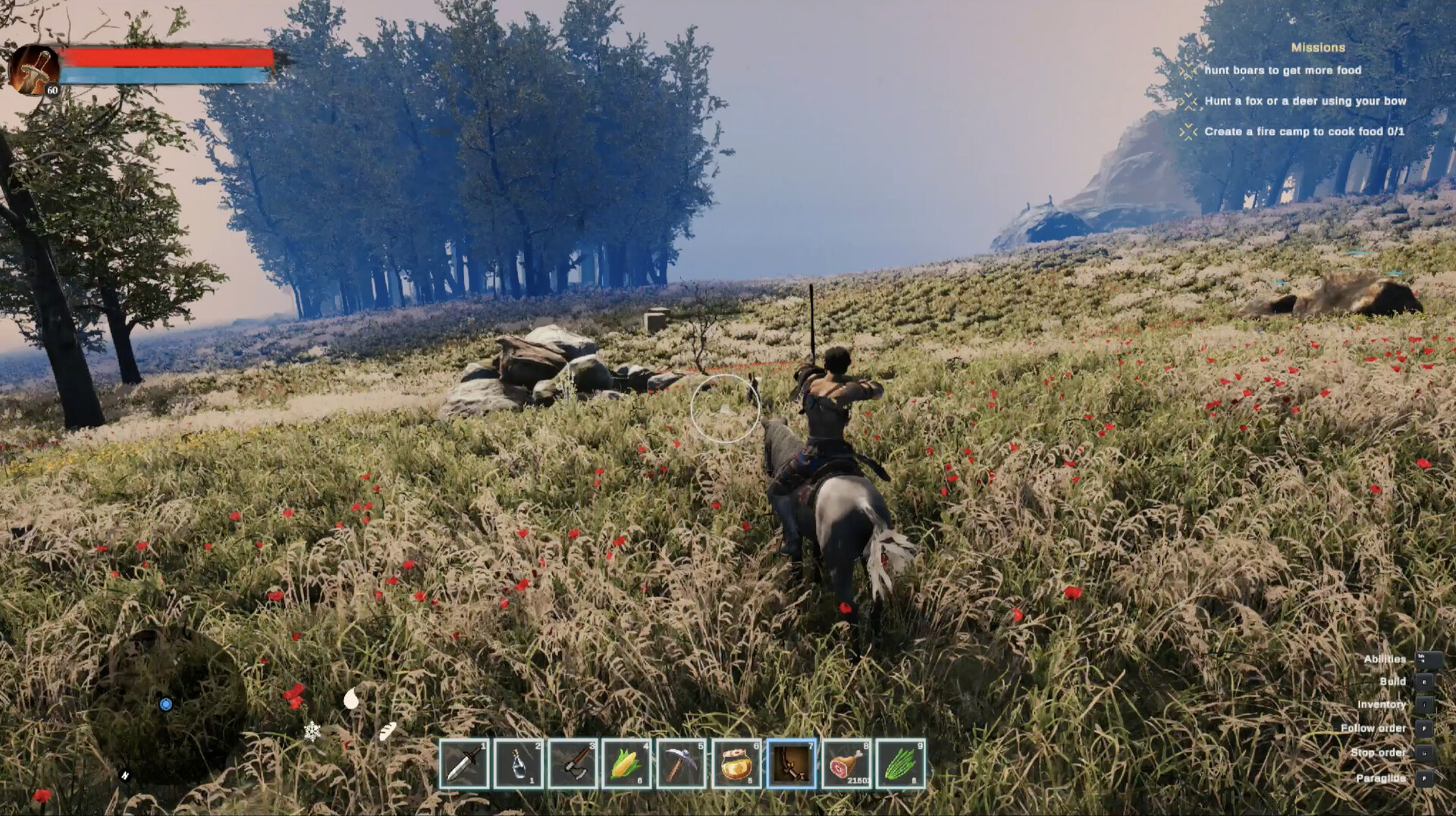Select the 'hunt boars to get more food' mission
The image size is (1456, 816).
point(1282,71)
